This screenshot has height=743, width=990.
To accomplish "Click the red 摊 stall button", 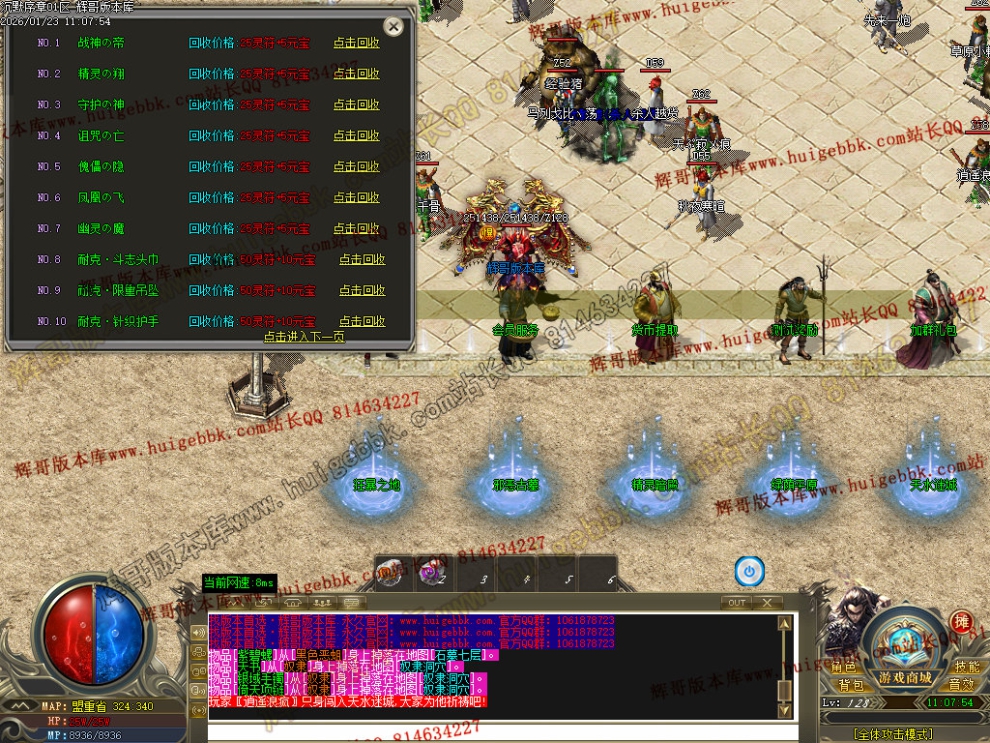I will point(961,622).
